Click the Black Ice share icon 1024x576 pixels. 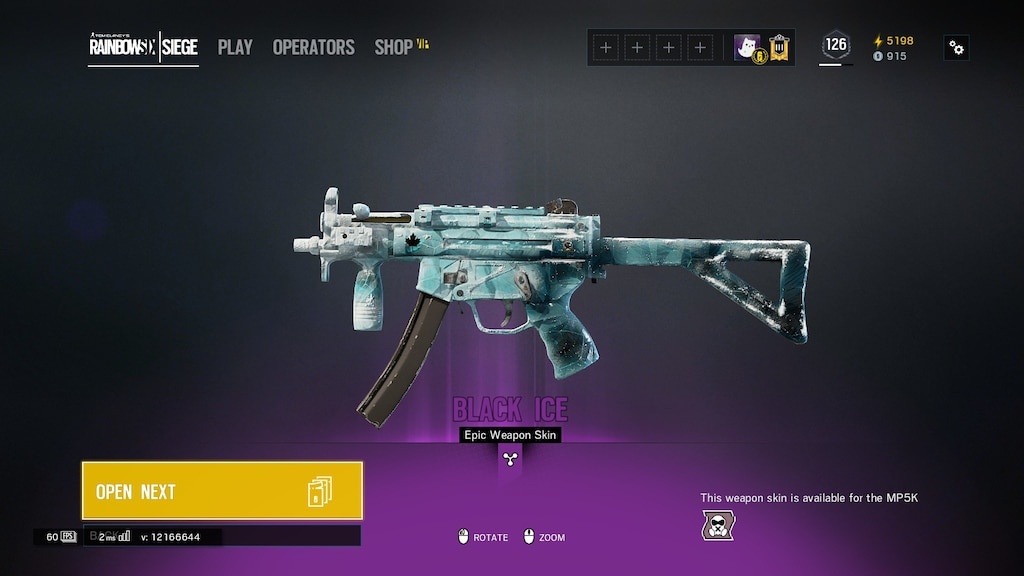click(510, 459)
